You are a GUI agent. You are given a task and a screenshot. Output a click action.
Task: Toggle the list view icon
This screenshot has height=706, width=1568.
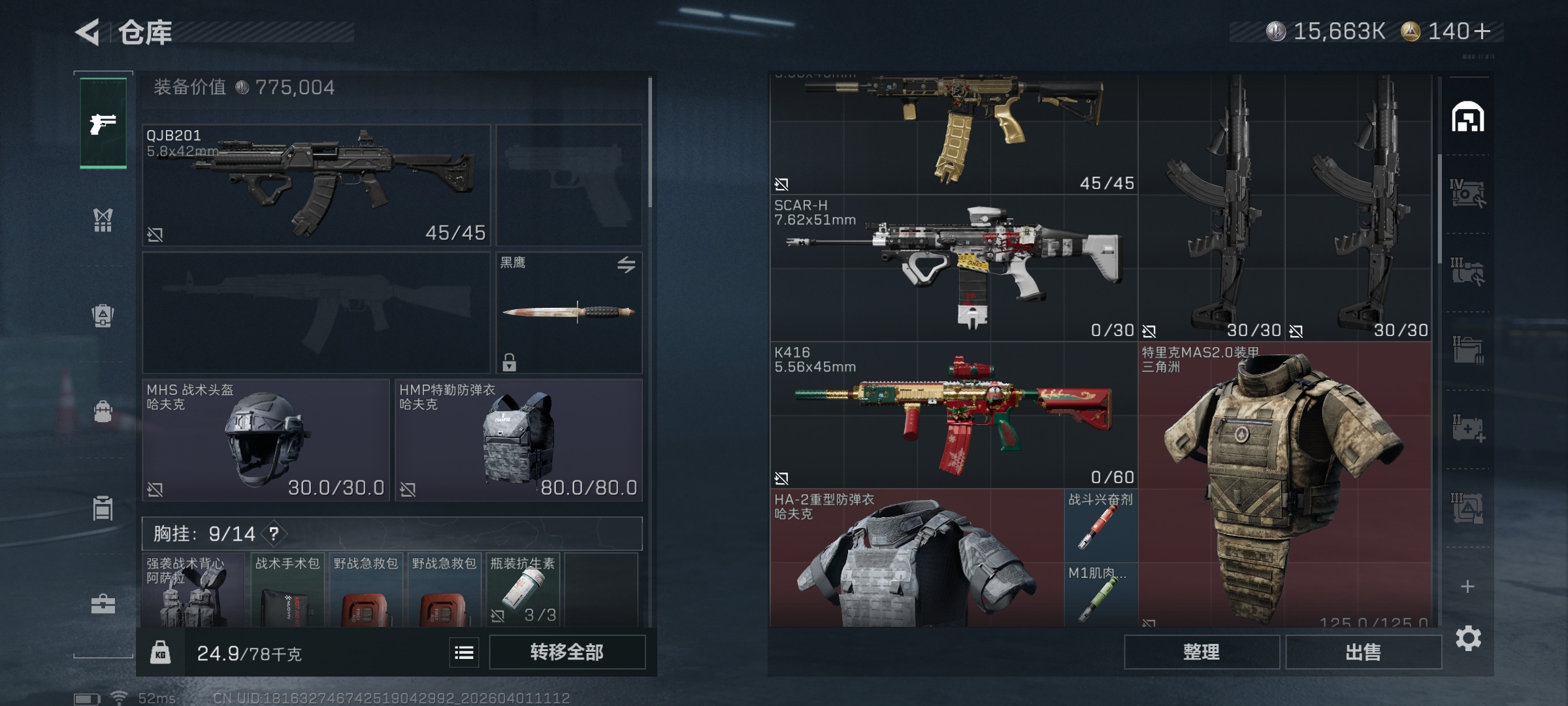pos(464,652)
